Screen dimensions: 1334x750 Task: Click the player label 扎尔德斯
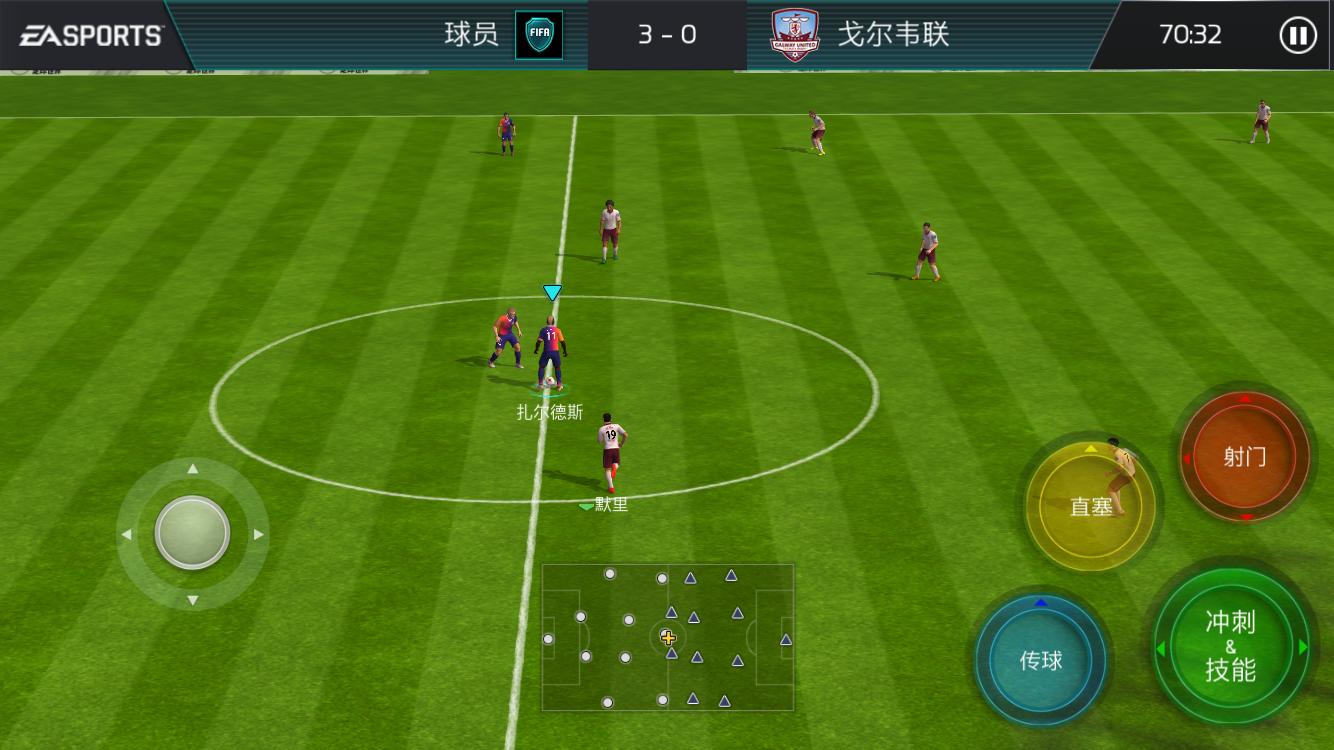click(548, 410)
